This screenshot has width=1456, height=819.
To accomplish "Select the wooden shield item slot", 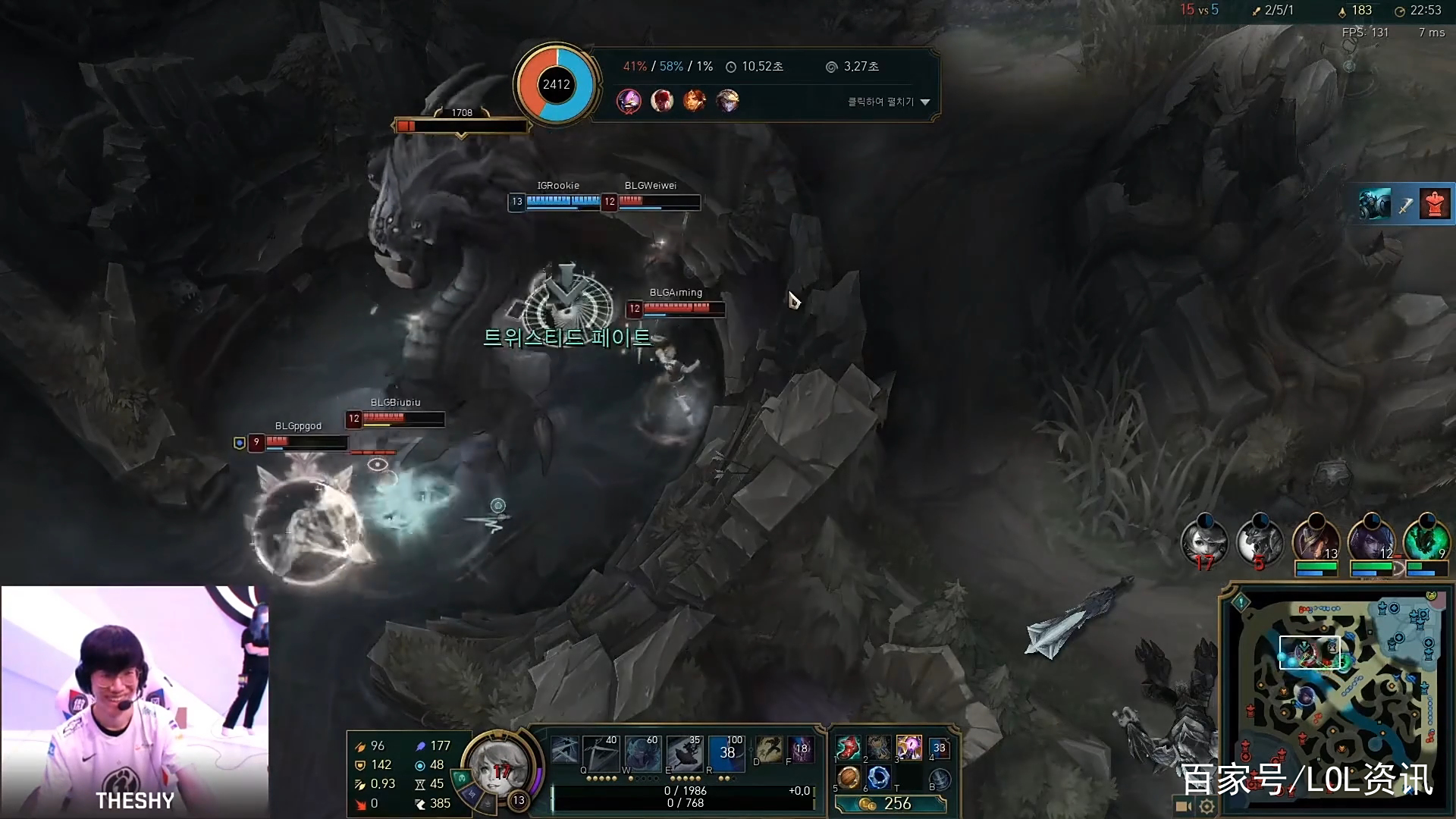I will point(849,778).
